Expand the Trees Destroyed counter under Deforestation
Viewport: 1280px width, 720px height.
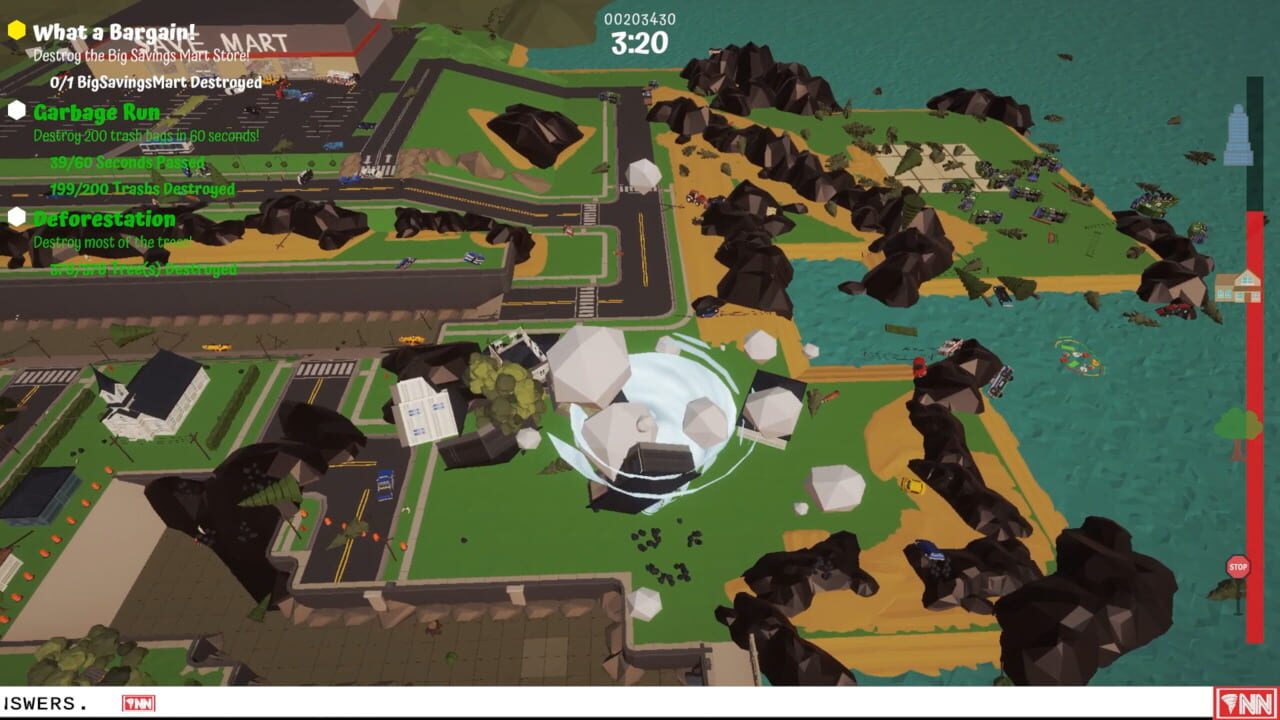point(135,267)
